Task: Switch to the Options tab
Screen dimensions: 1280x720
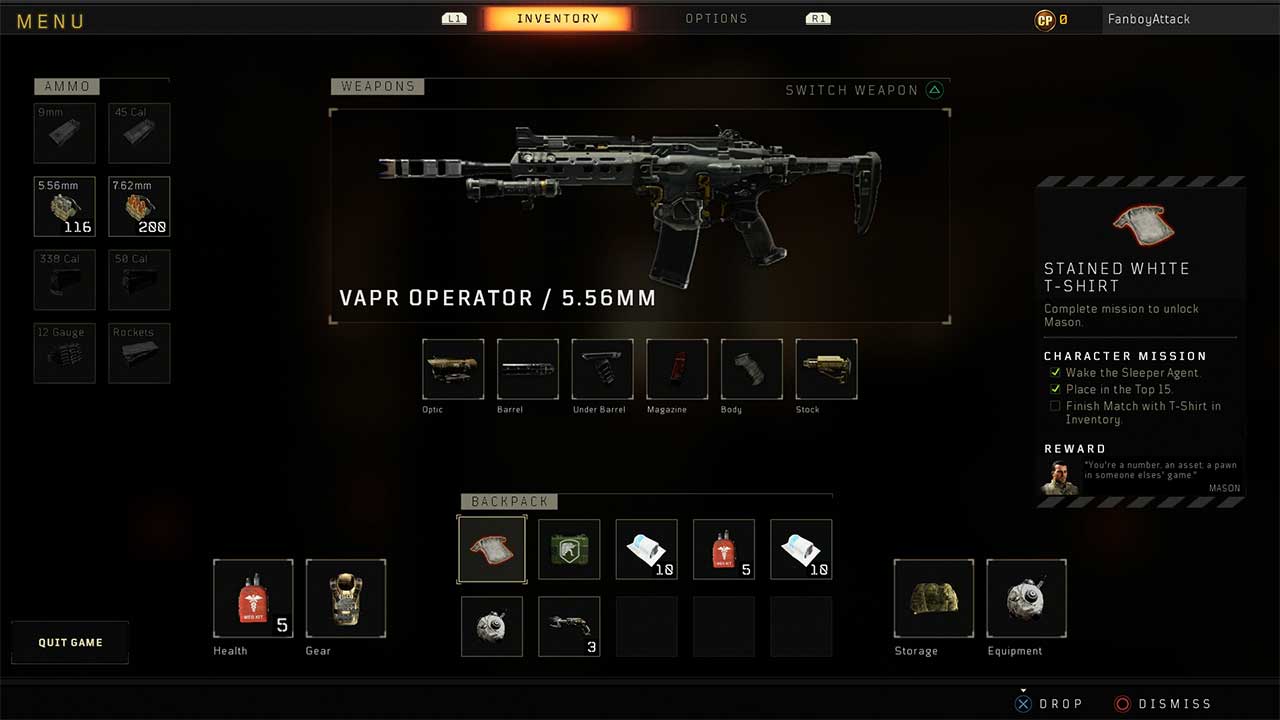Action: 716,18
